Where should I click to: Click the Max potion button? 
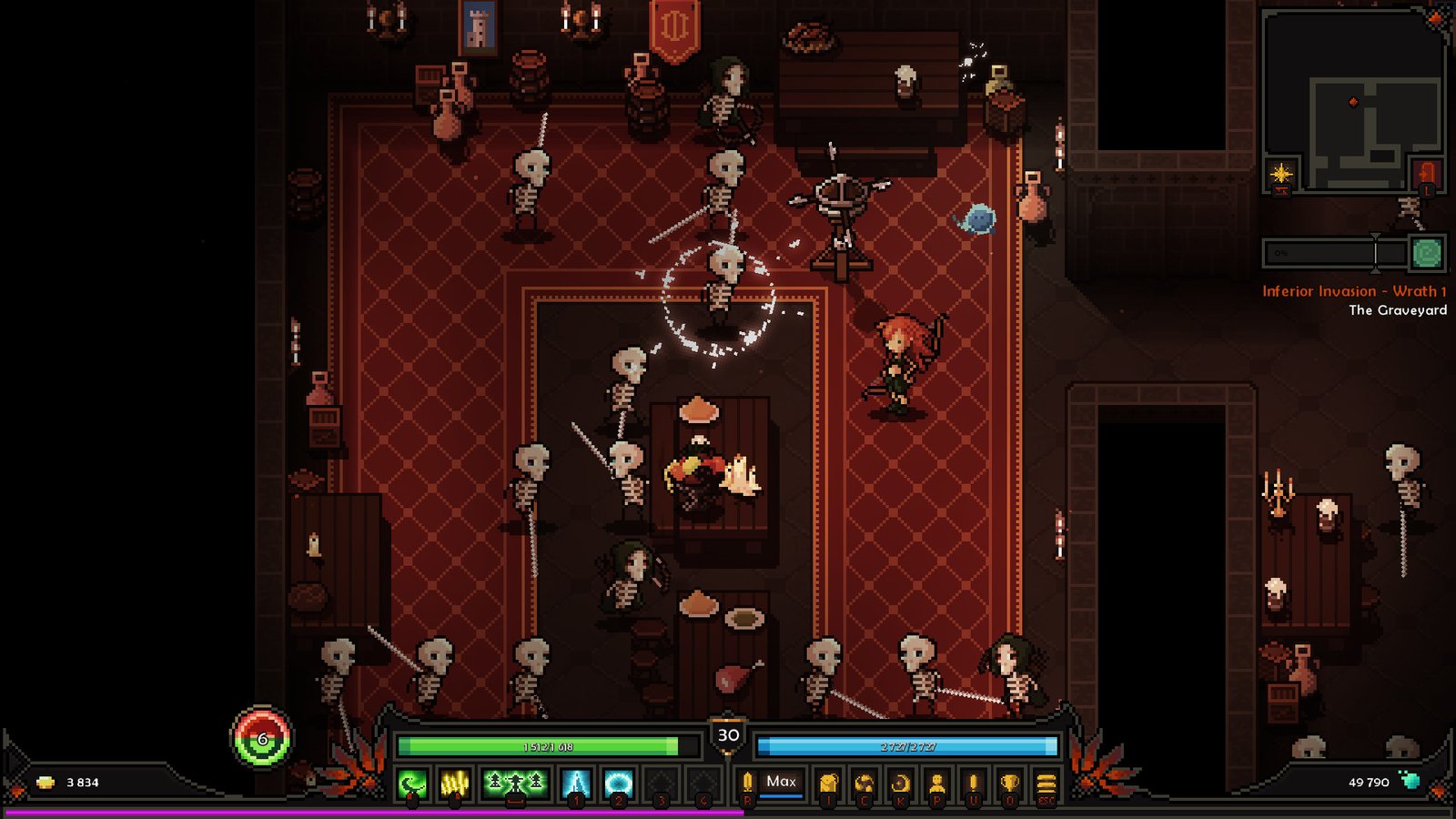pyautogui.click(x=782, y=782)
